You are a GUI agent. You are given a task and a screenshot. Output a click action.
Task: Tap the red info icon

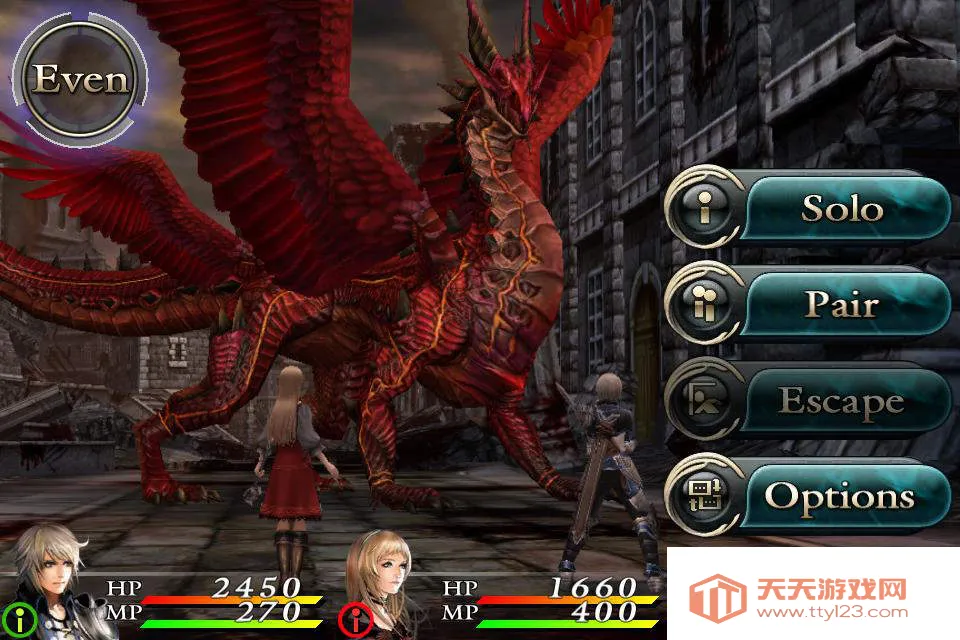click(x=354, y=620)
